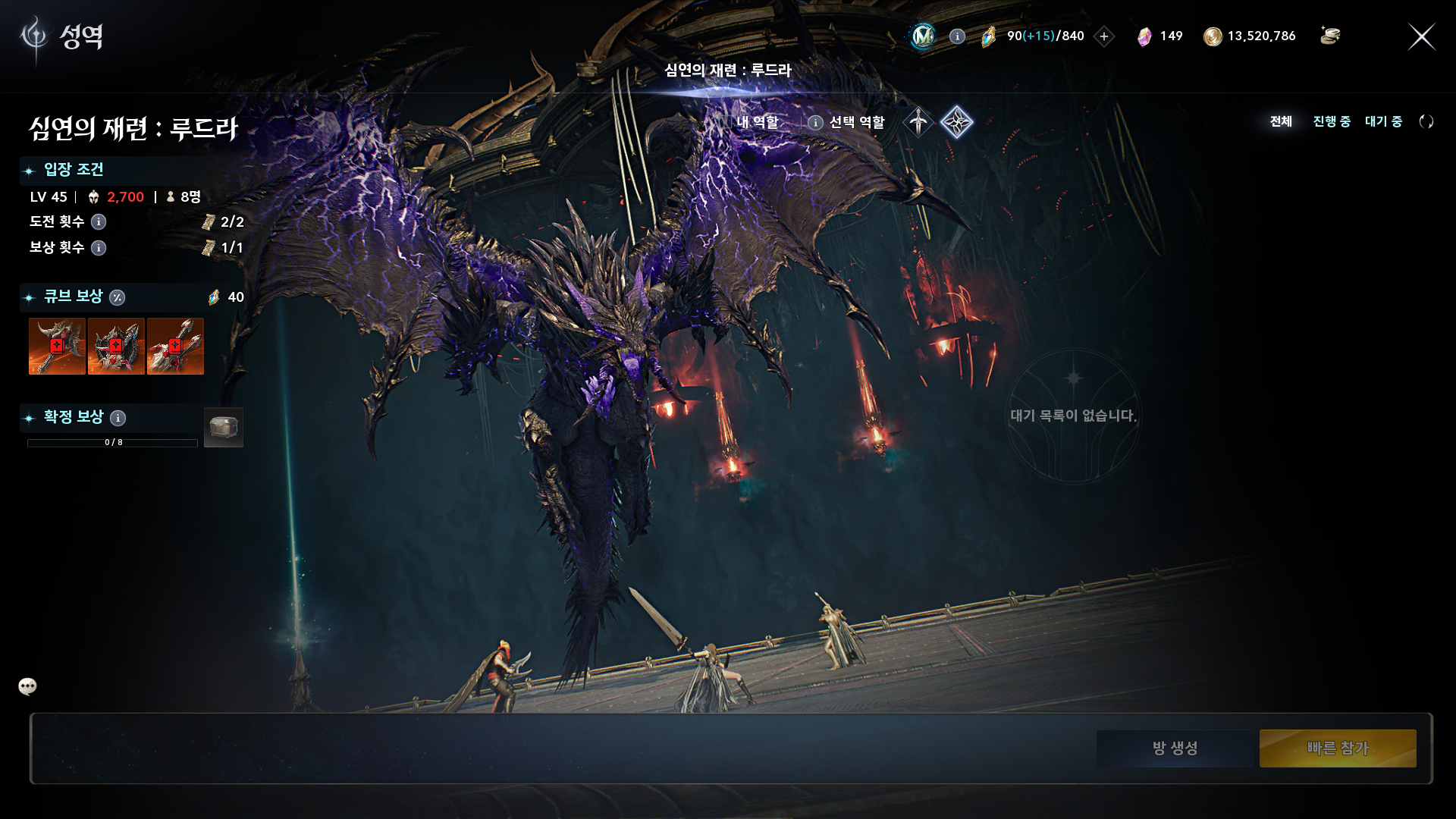1456x819 pixels.
Task: Open the 확정 보상 treasure chest
Action: pyautogui.click(x=224, y=428)
